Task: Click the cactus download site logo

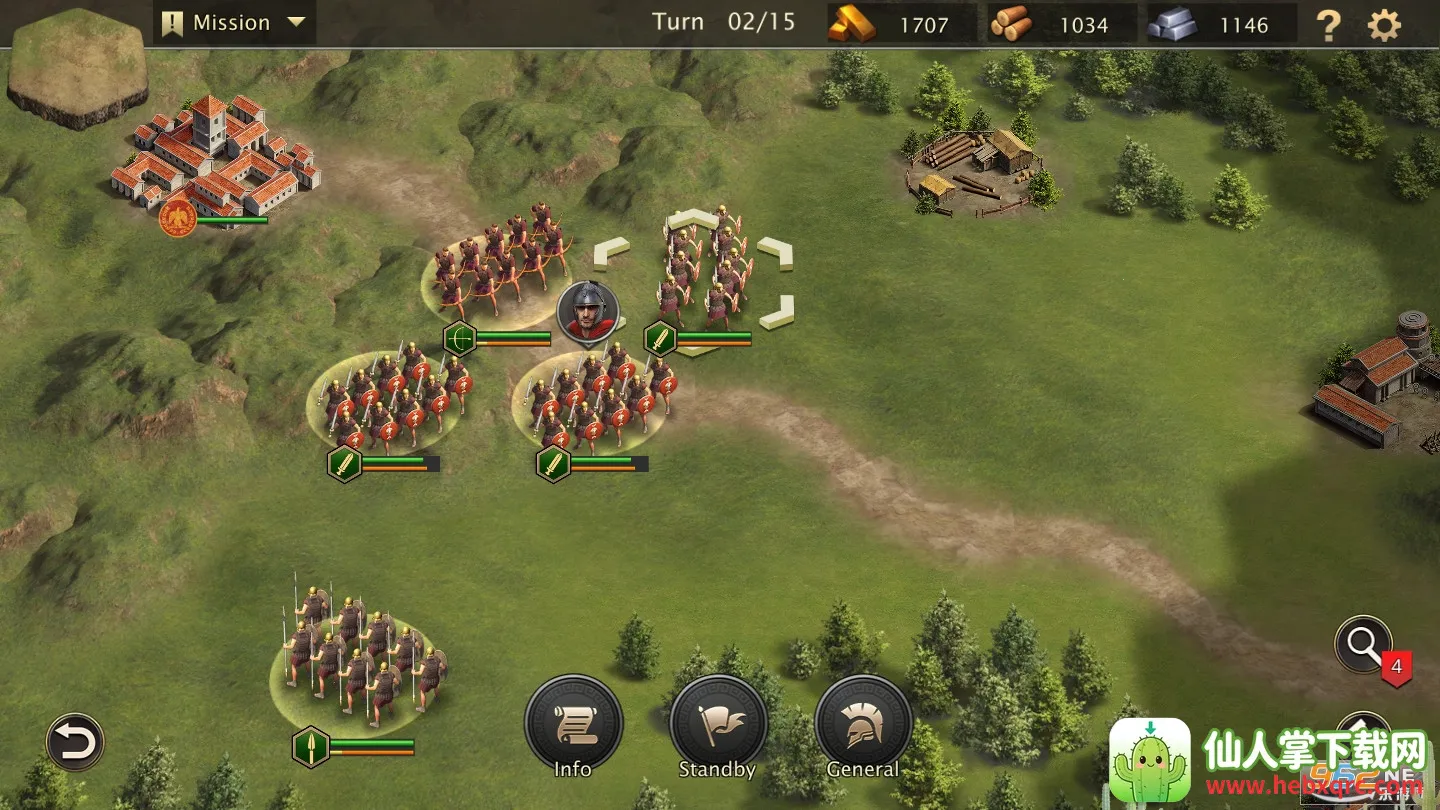Action: pos(1150,760)
